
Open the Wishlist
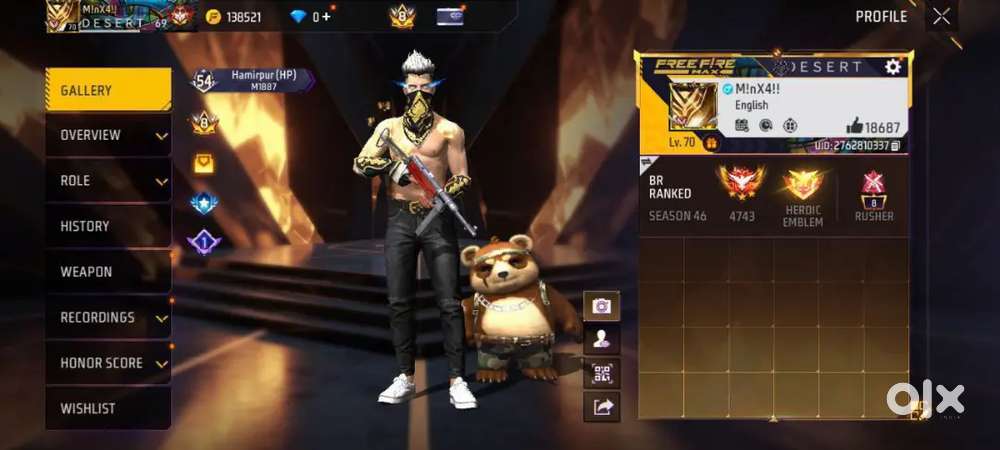coord(107,408)
